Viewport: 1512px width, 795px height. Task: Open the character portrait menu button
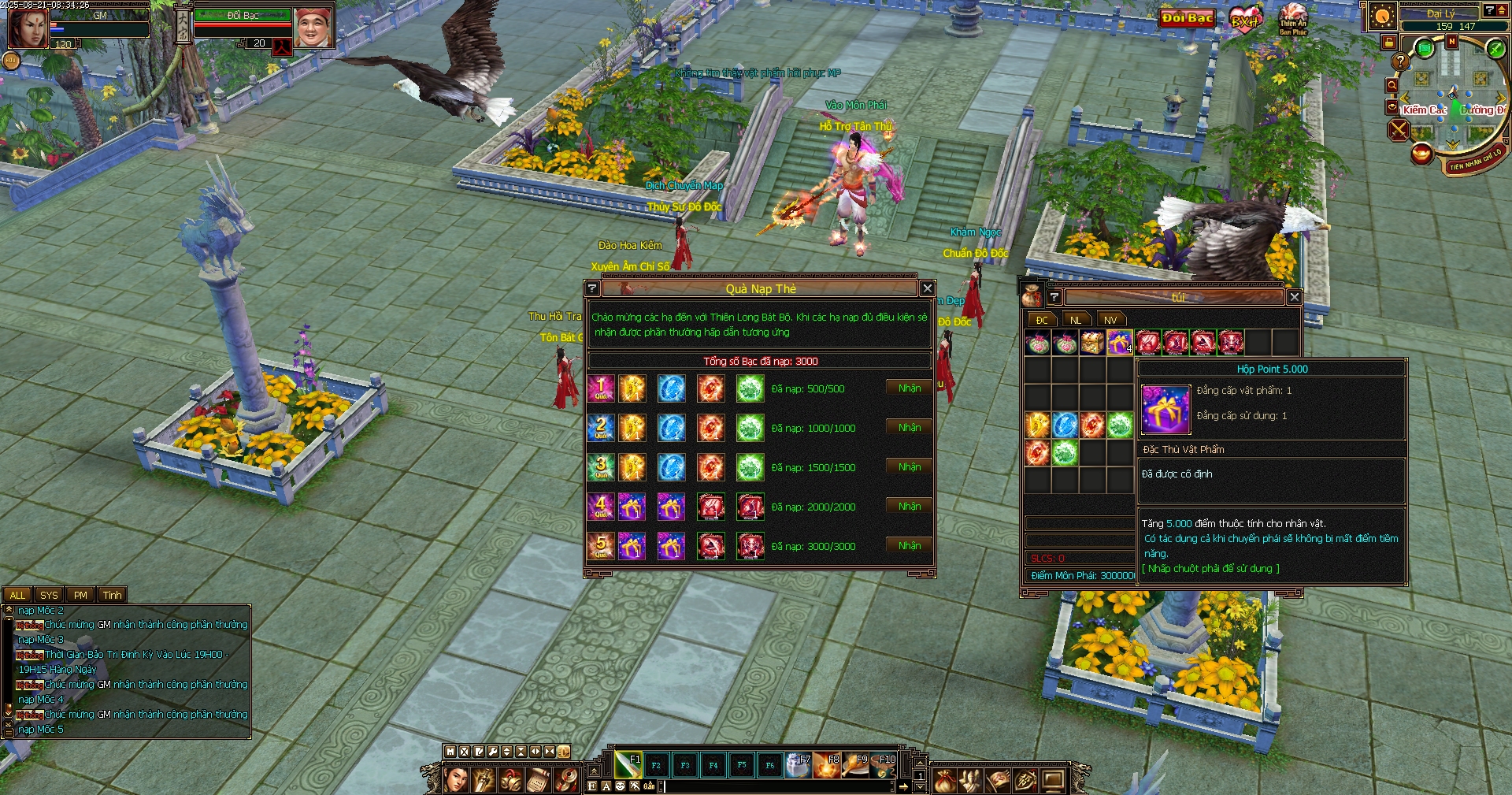[456, 780]
